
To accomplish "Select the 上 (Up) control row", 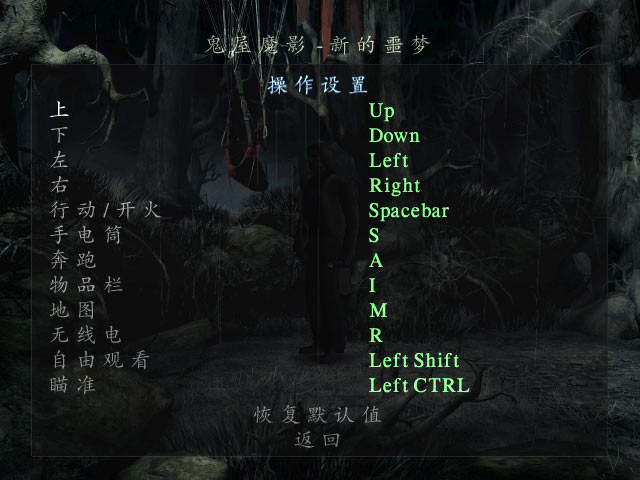I will pyautogui.click(x=60, y=111).
